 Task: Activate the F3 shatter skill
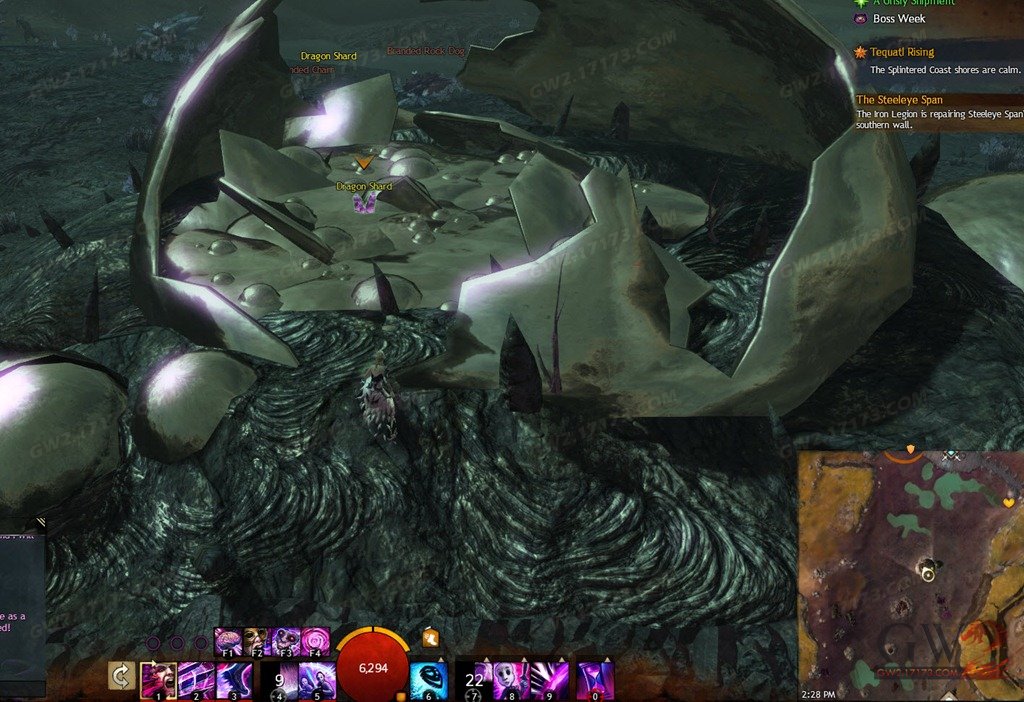click(x=286, y=641)
